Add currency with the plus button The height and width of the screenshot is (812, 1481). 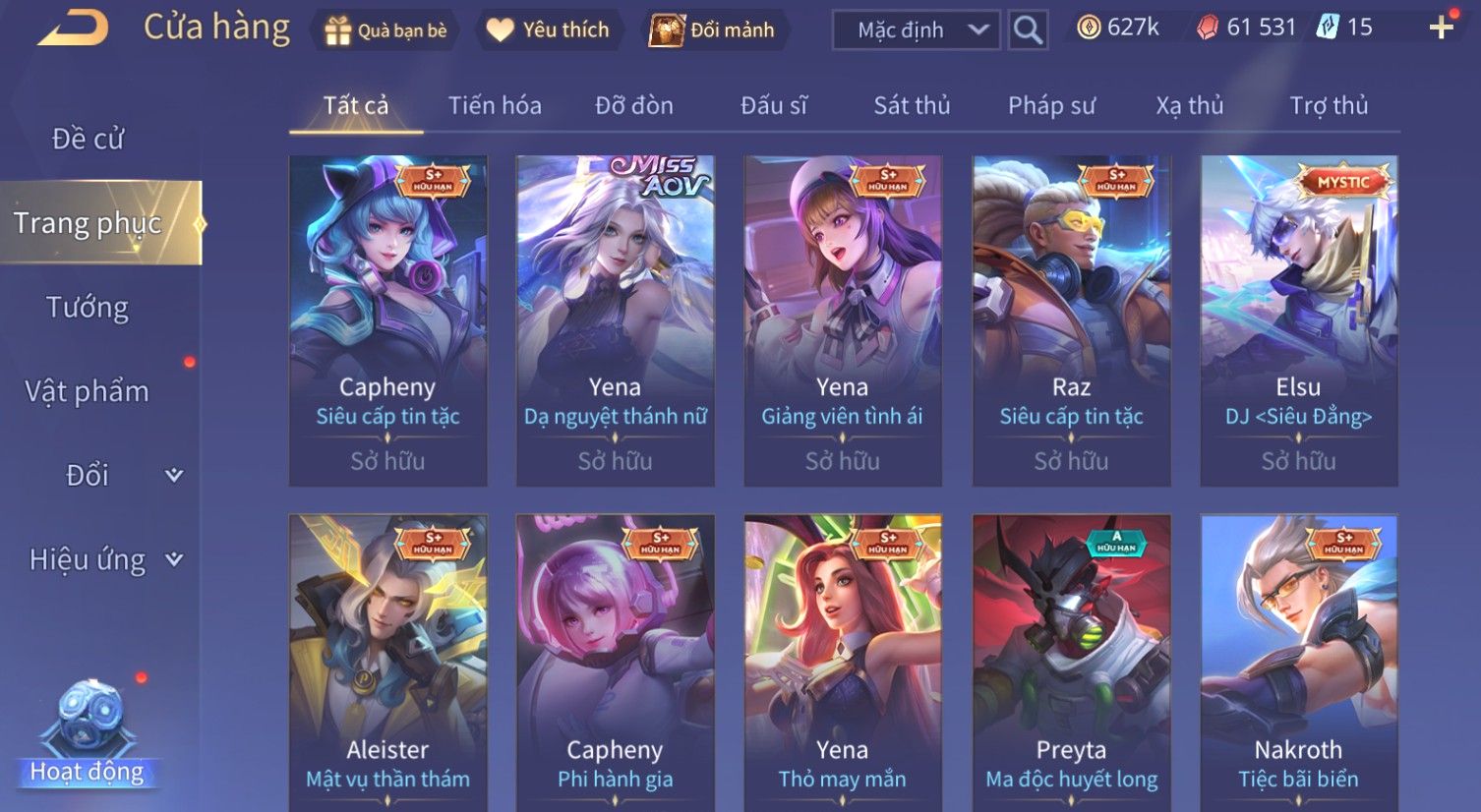click(1441, 28)
